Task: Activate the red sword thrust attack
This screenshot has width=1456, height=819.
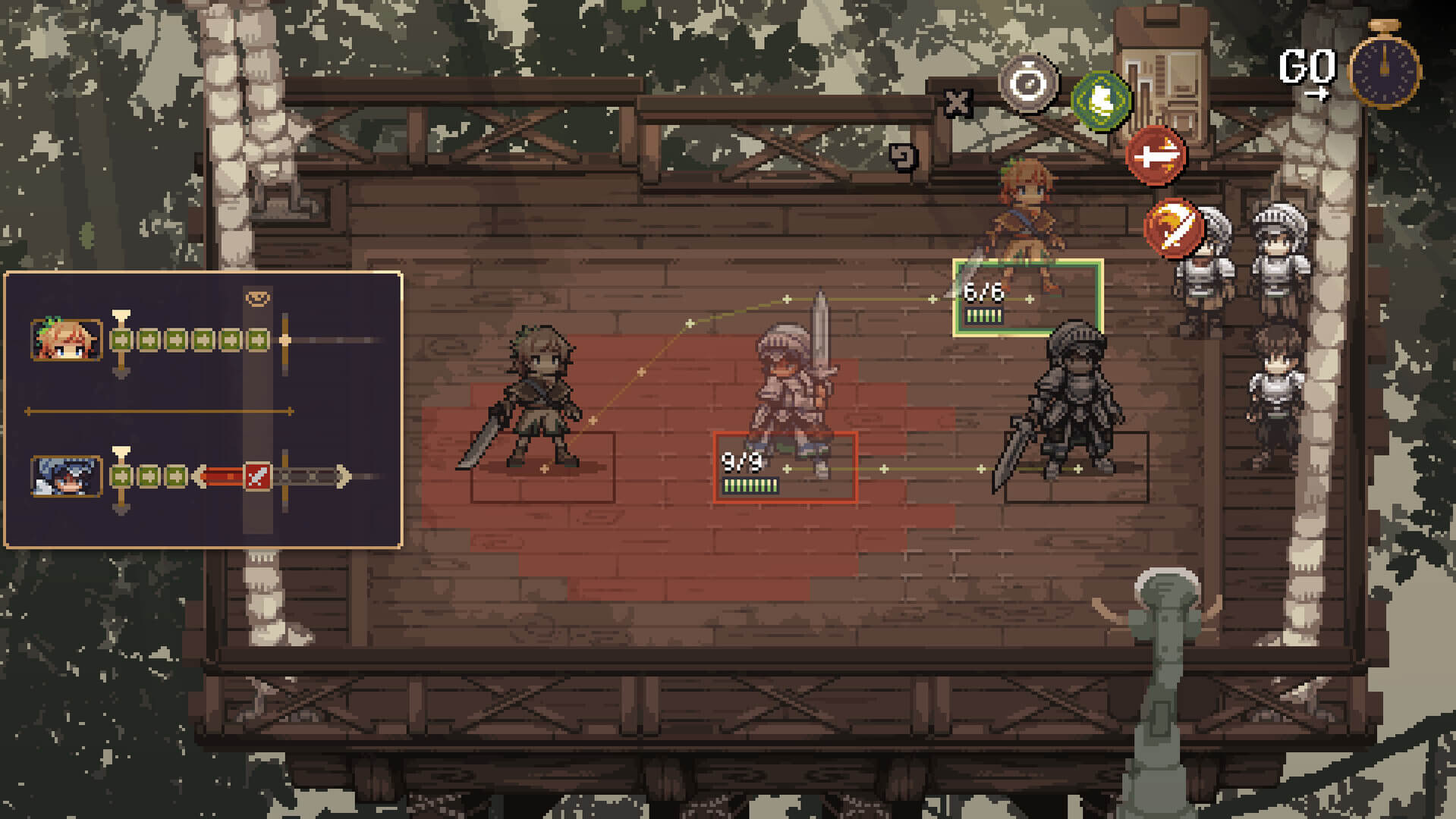Action: click(1155, 155)
